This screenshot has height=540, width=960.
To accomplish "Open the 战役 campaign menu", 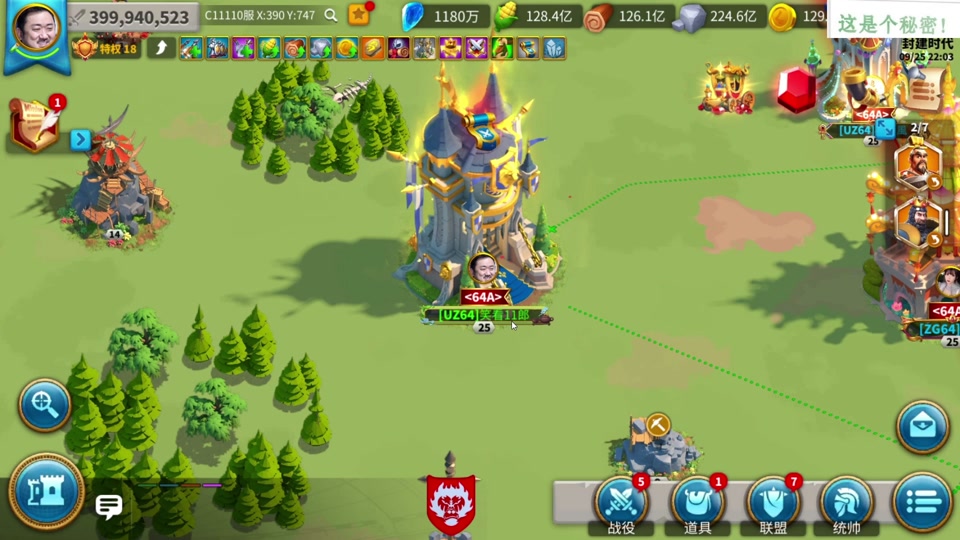I will pyautogui.click(x=621, y=503).
